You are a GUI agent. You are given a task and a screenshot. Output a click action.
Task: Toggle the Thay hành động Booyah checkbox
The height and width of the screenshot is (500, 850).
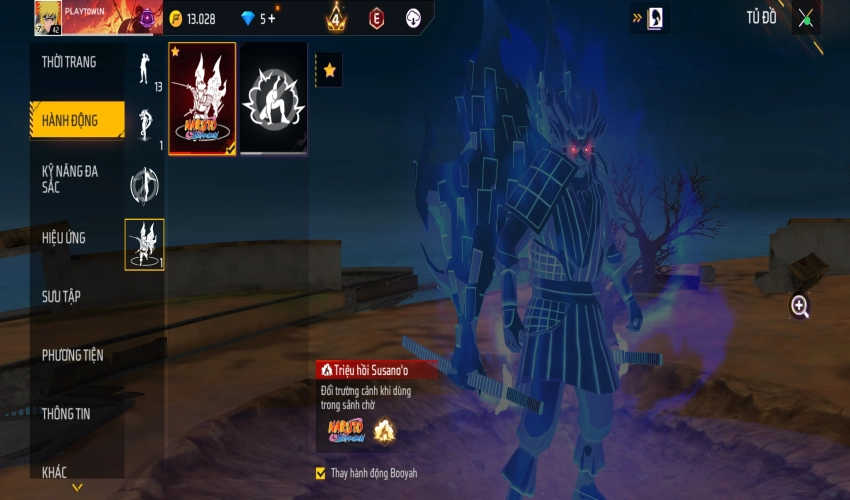321,473
